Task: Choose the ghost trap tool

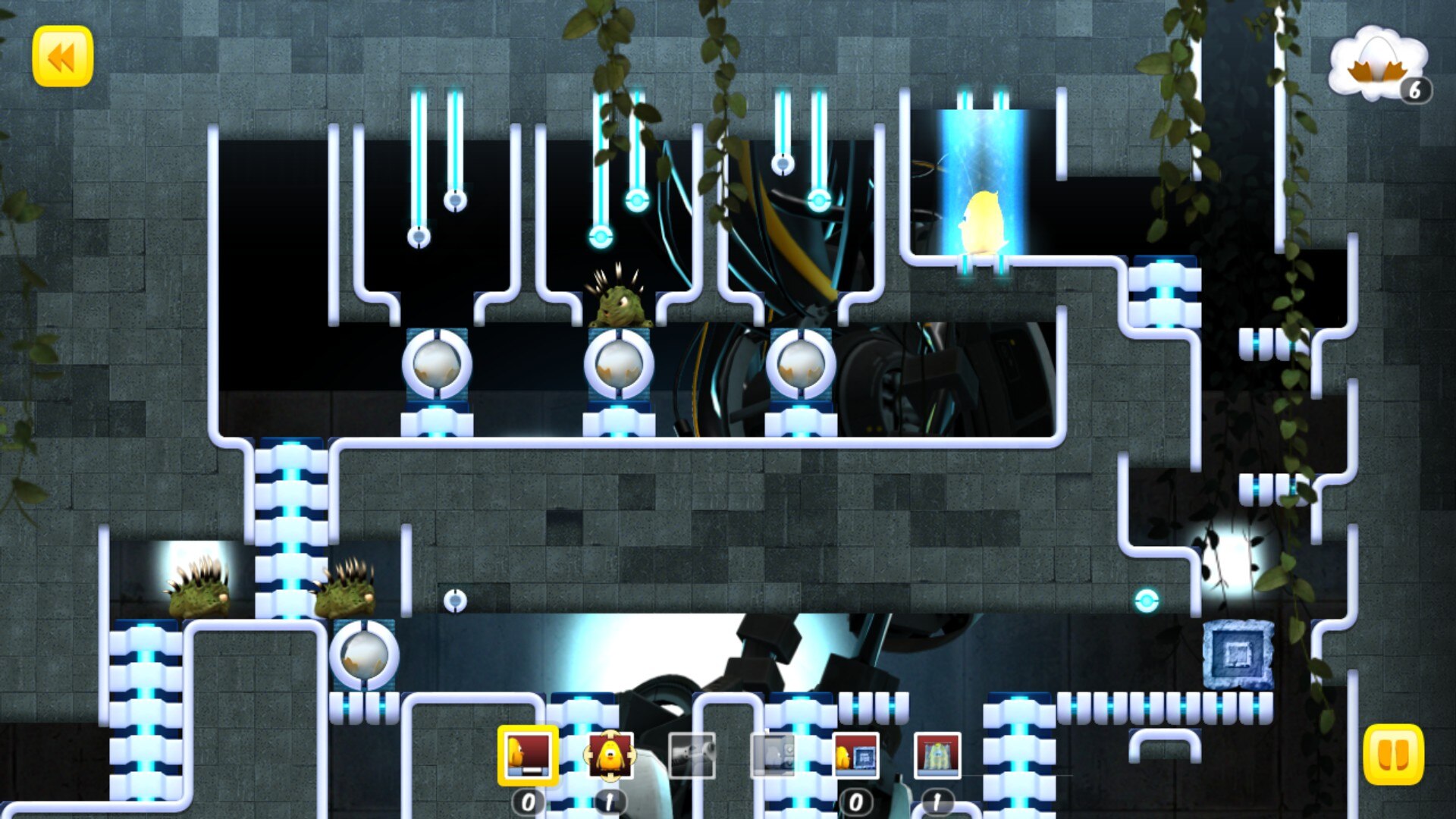Action: tap(937, 755)
